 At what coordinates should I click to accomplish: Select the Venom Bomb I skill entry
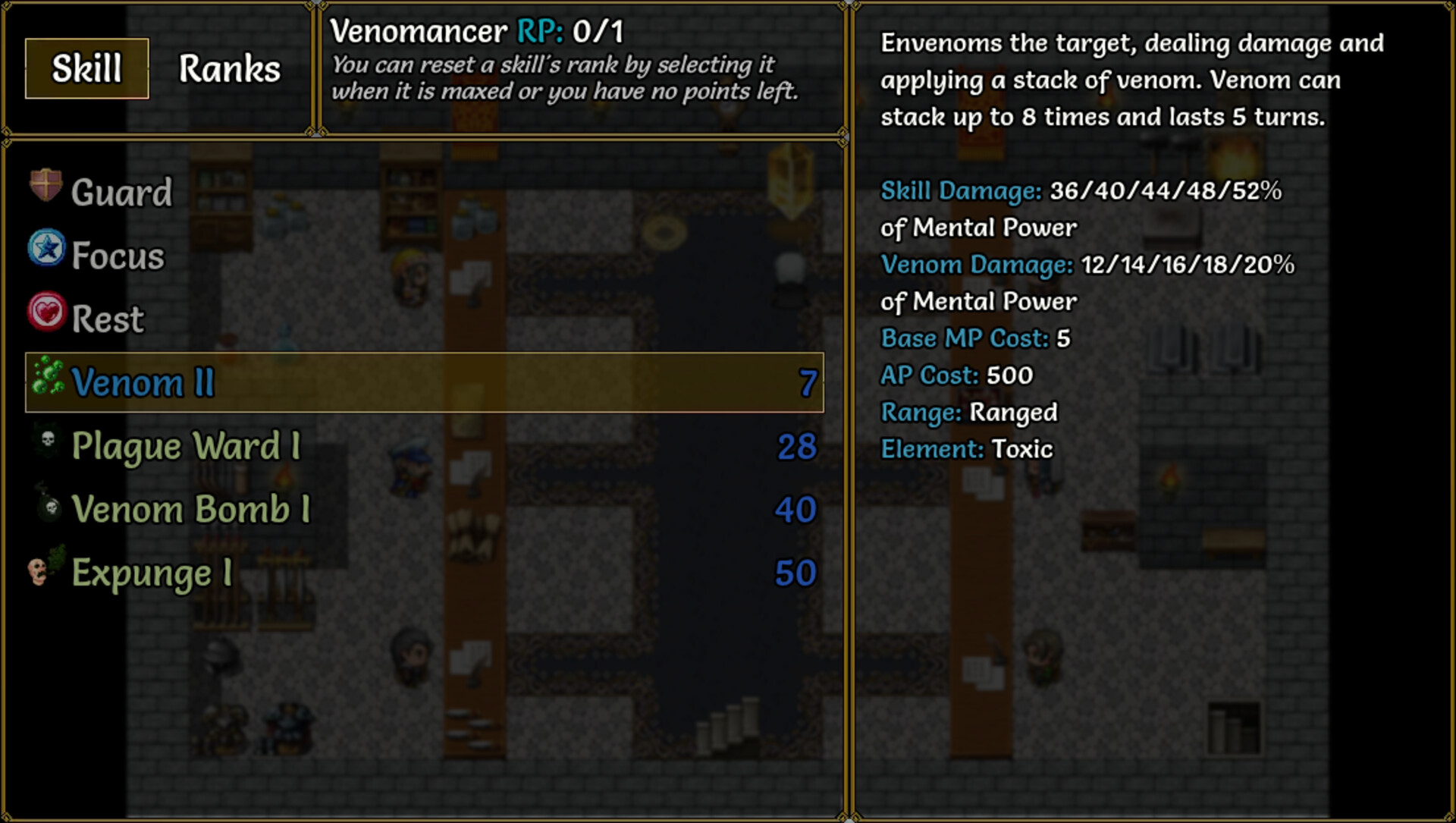tap(190, 510)
